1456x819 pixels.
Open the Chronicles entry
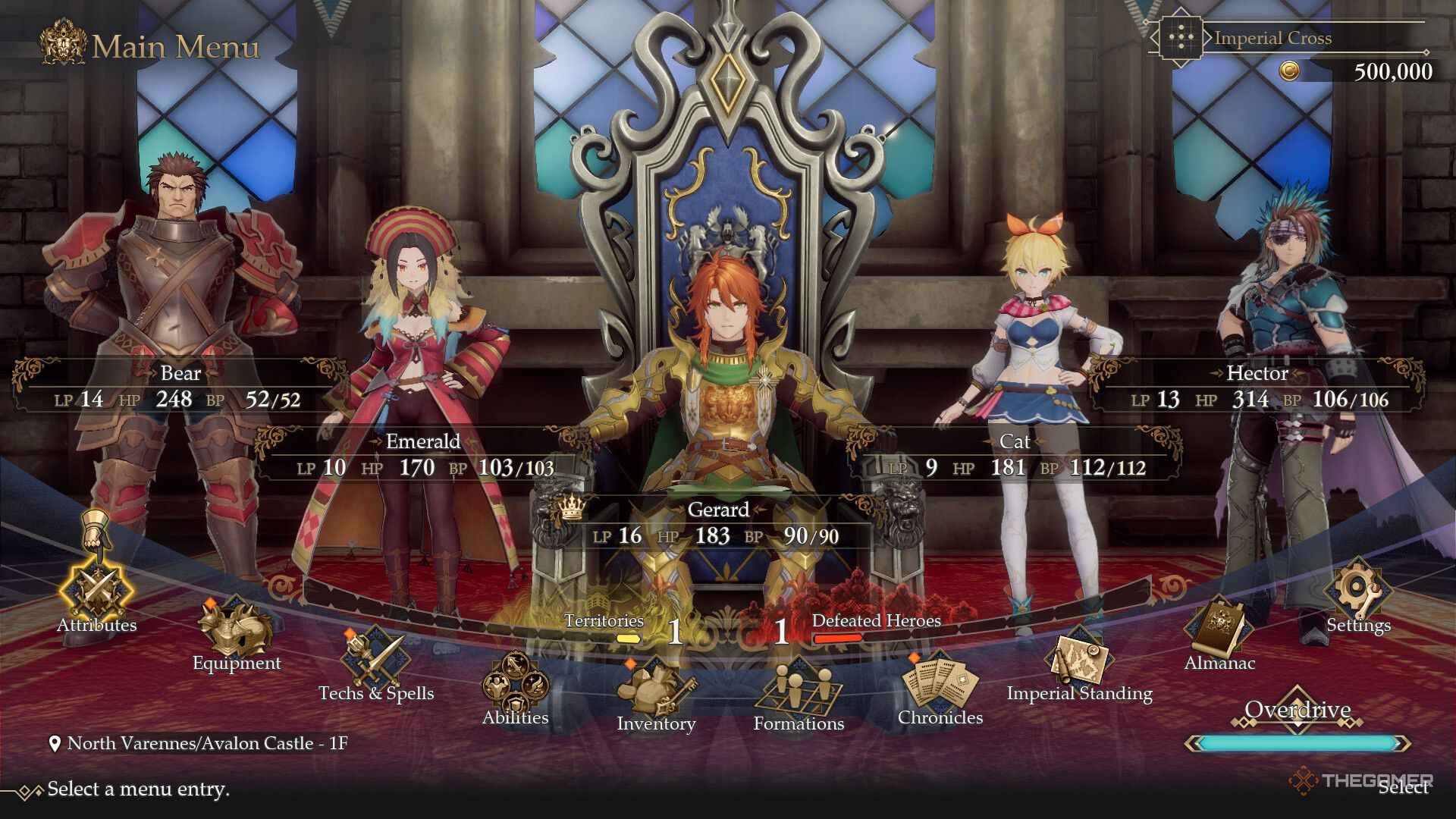pos(940,684)
